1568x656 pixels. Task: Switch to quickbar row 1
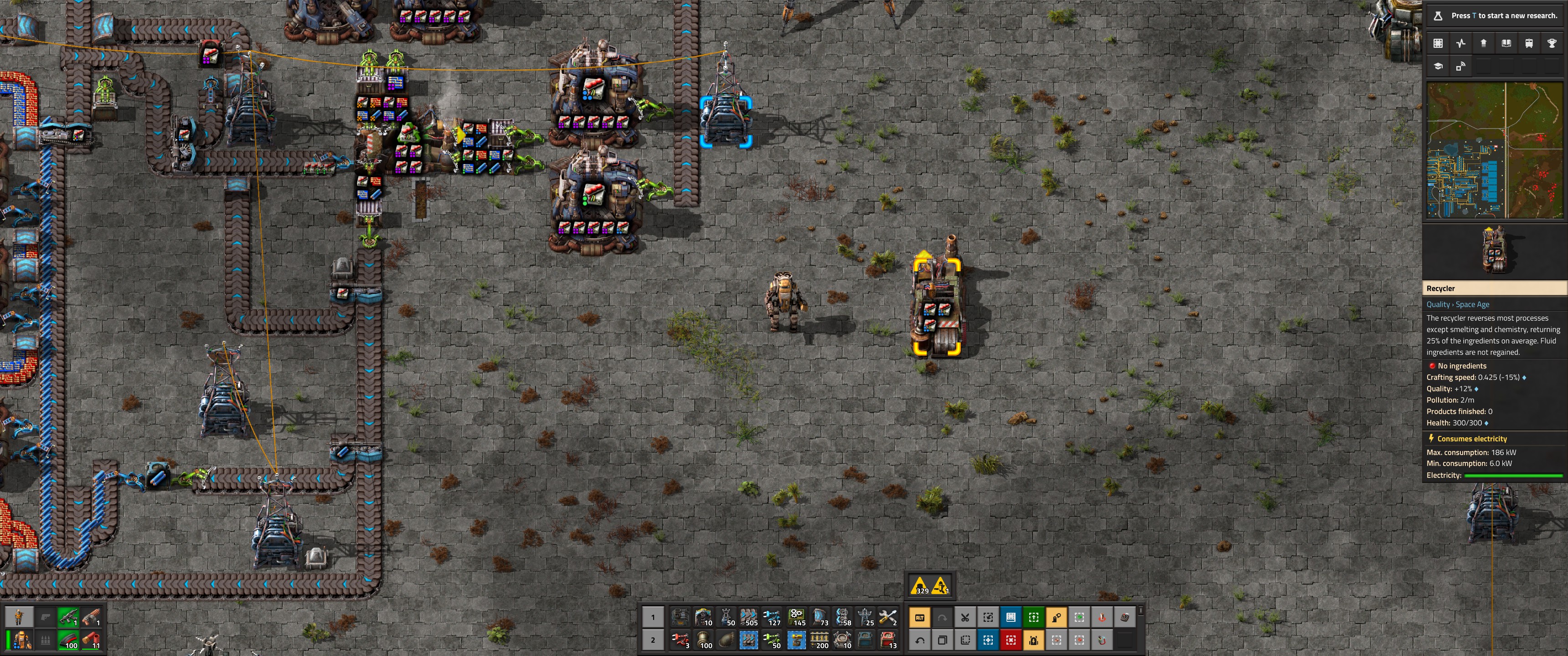coord(653,618)
